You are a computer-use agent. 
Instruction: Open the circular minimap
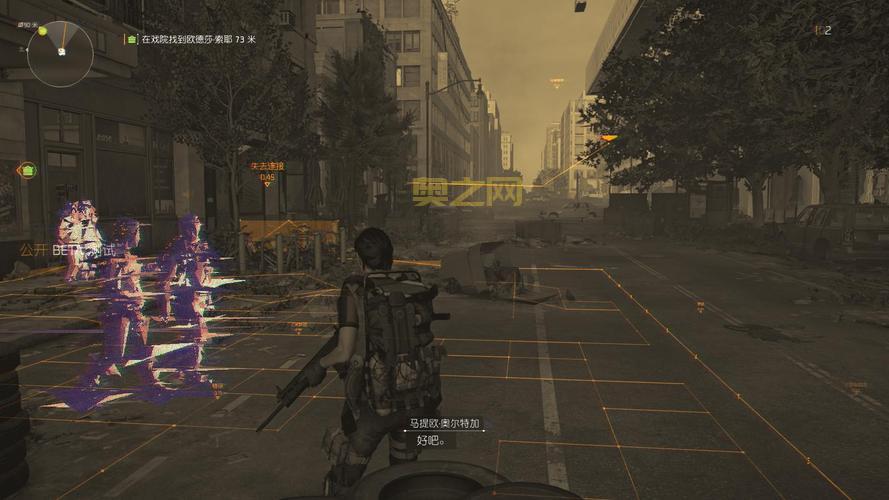pyautogui.click(x=60, y=54)
